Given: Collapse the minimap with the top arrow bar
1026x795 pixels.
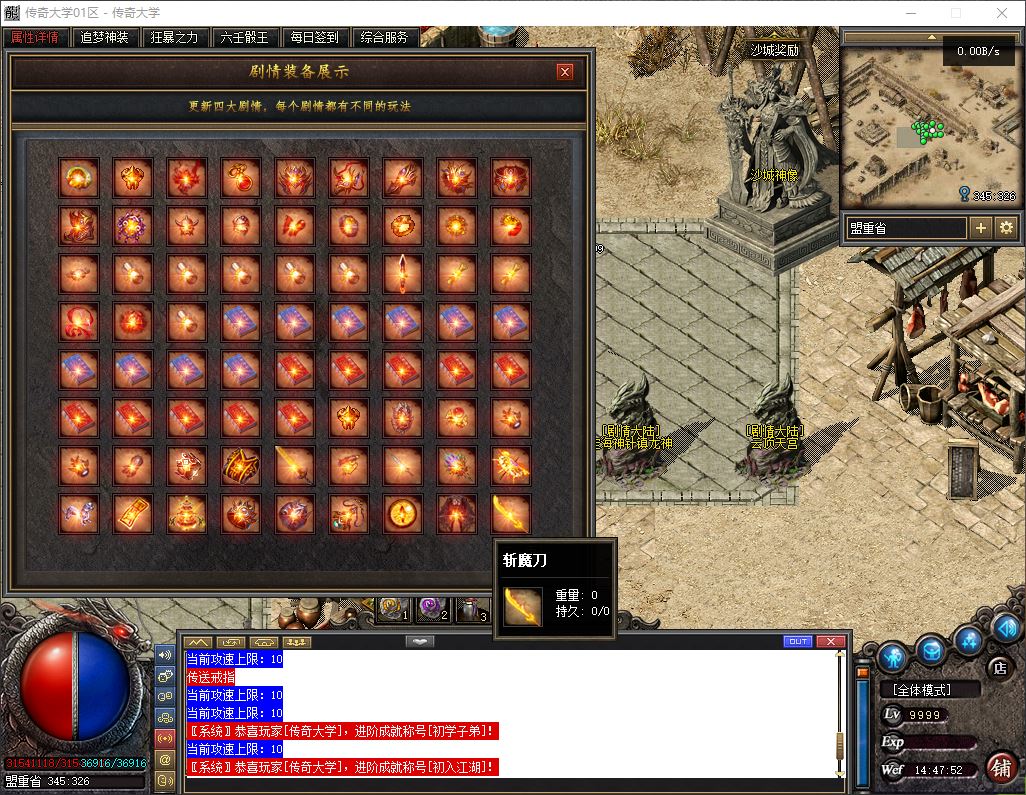Looking at the screenshot, I should (x=928, y=38).
